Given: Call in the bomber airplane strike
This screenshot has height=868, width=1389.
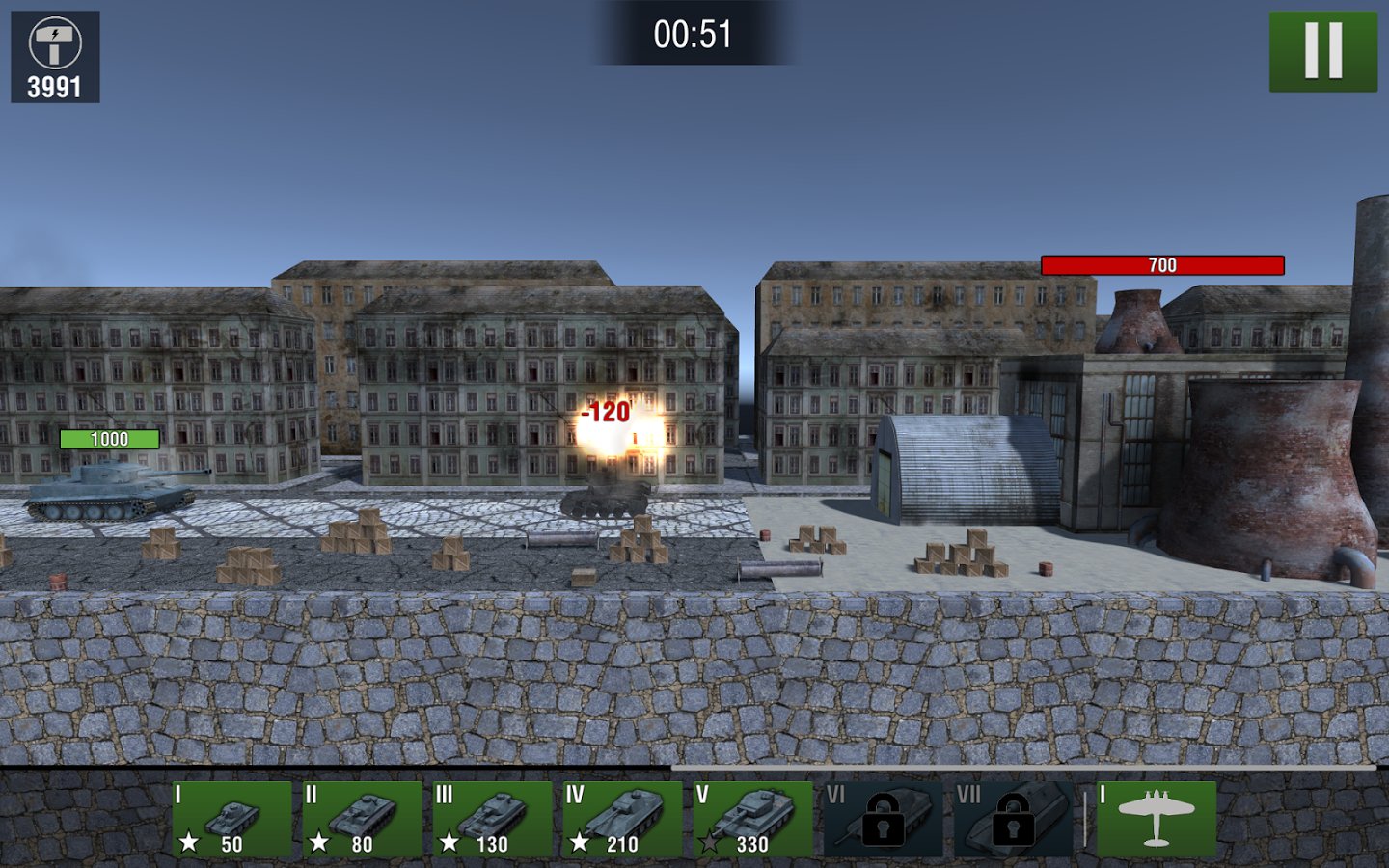Looking at the screenshot, I should click(x=1156, y=819).
